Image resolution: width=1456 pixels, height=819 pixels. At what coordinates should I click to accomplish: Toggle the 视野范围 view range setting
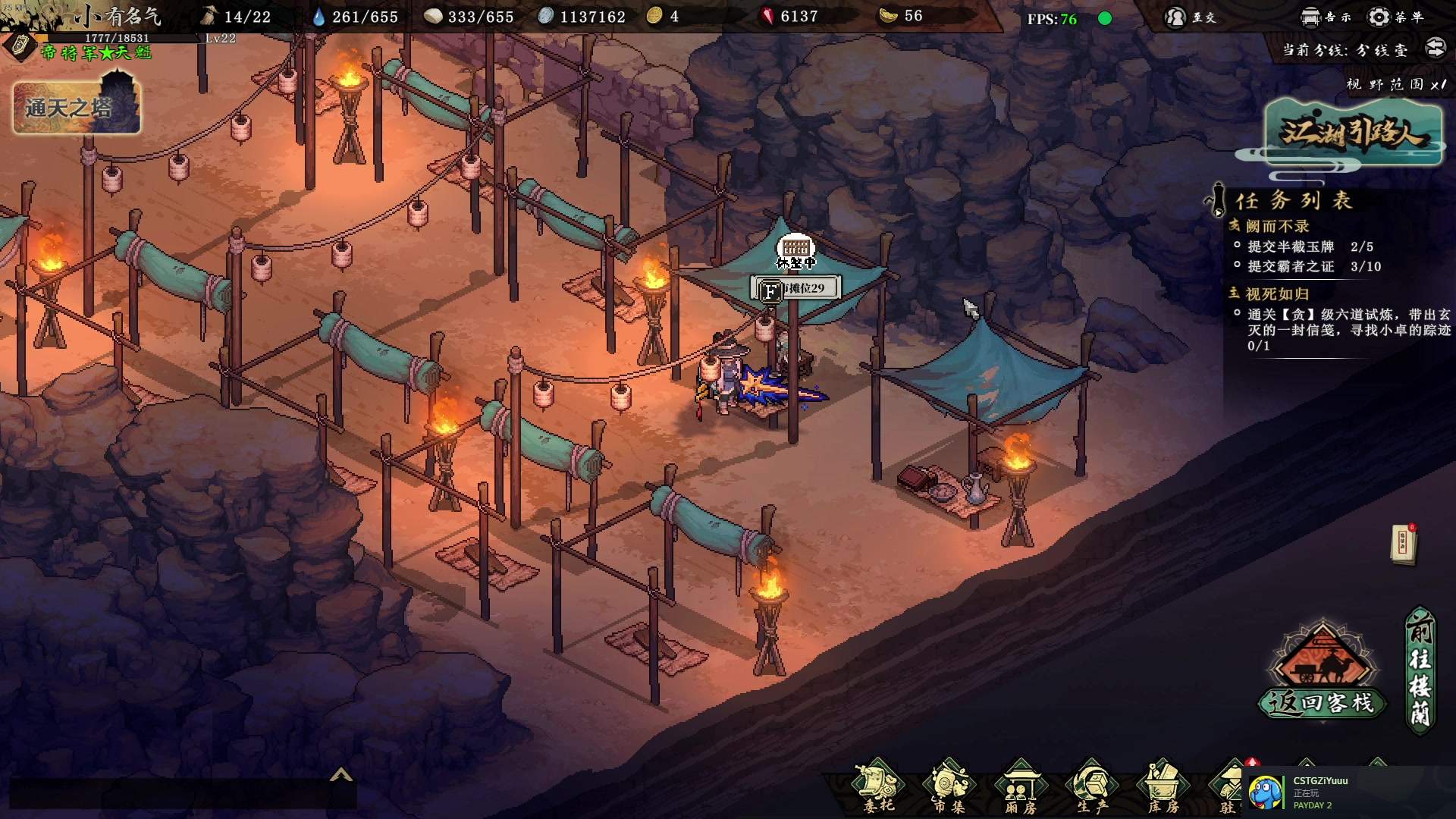1395,84
